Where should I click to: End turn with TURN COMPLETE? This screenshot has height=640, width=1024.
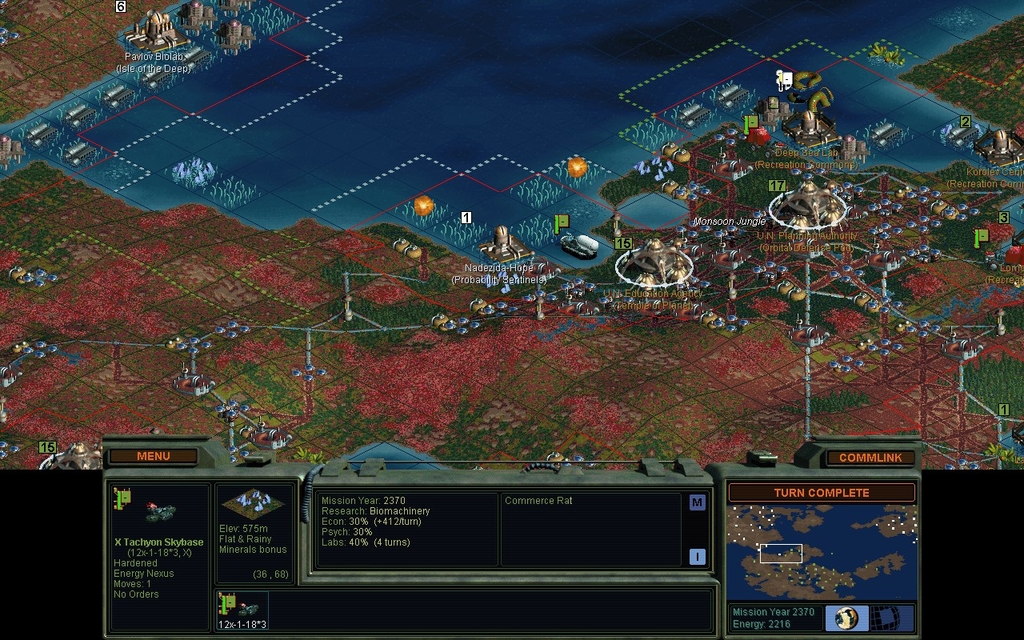point(821,493)
